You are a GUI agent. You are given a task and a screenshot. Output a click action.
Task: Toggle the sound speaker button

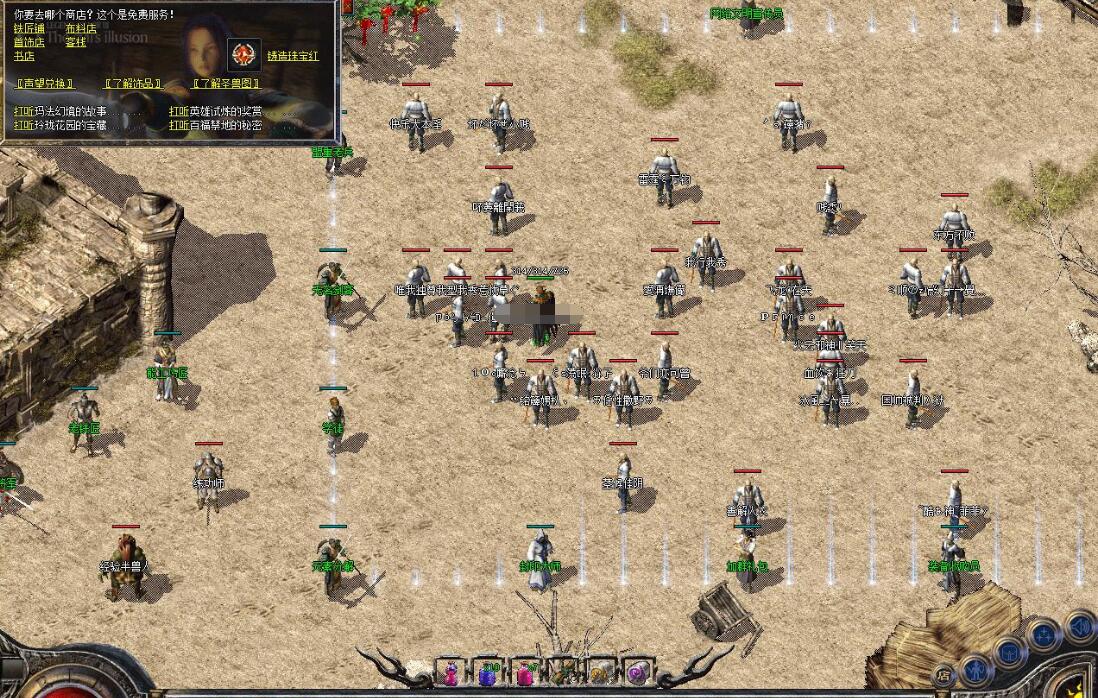[x=1079, y=627]
